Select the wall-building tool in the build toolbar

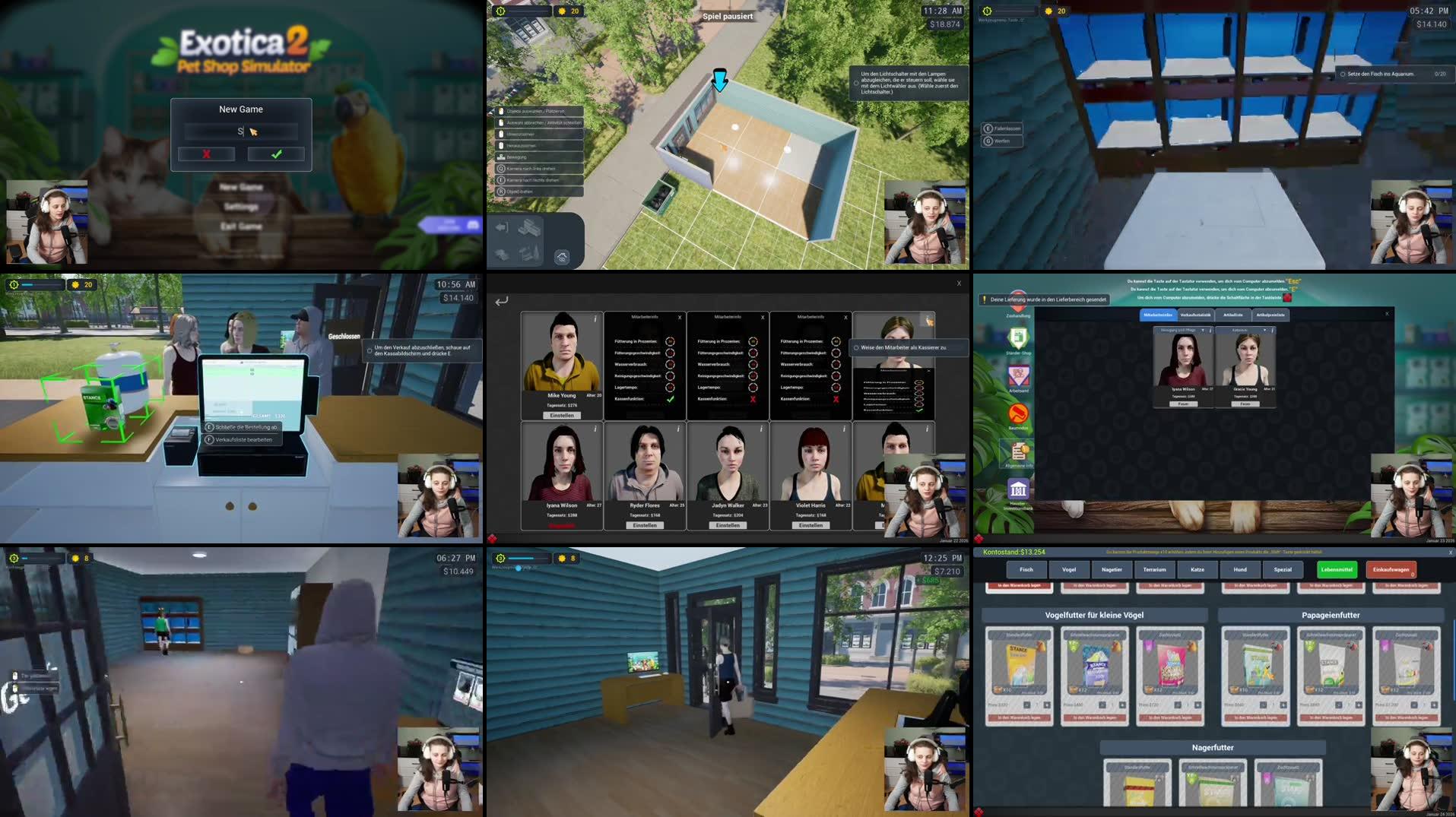[529, 227]
